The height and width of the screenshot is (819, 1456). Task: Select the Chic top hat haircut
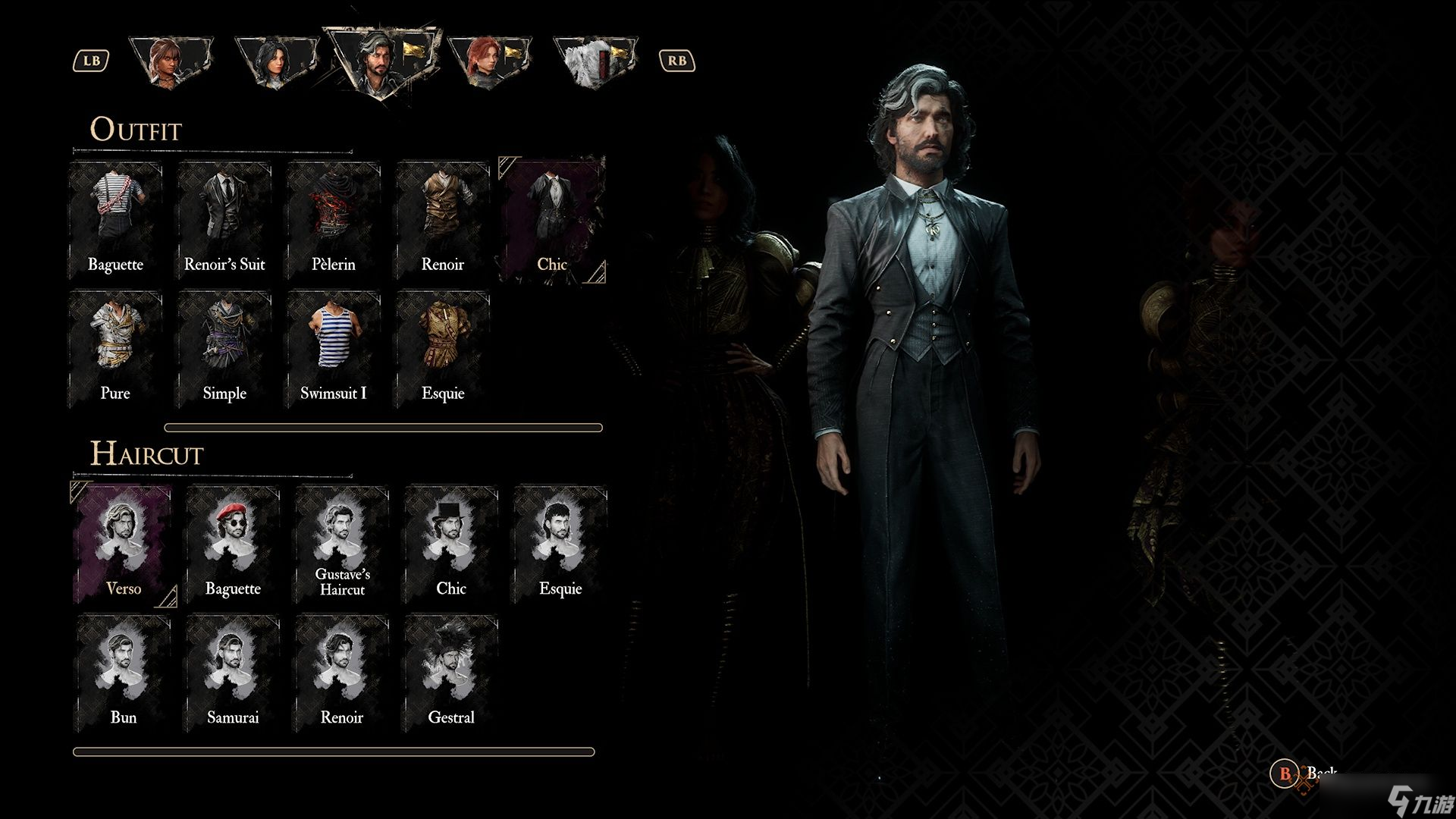click(451, 543)
